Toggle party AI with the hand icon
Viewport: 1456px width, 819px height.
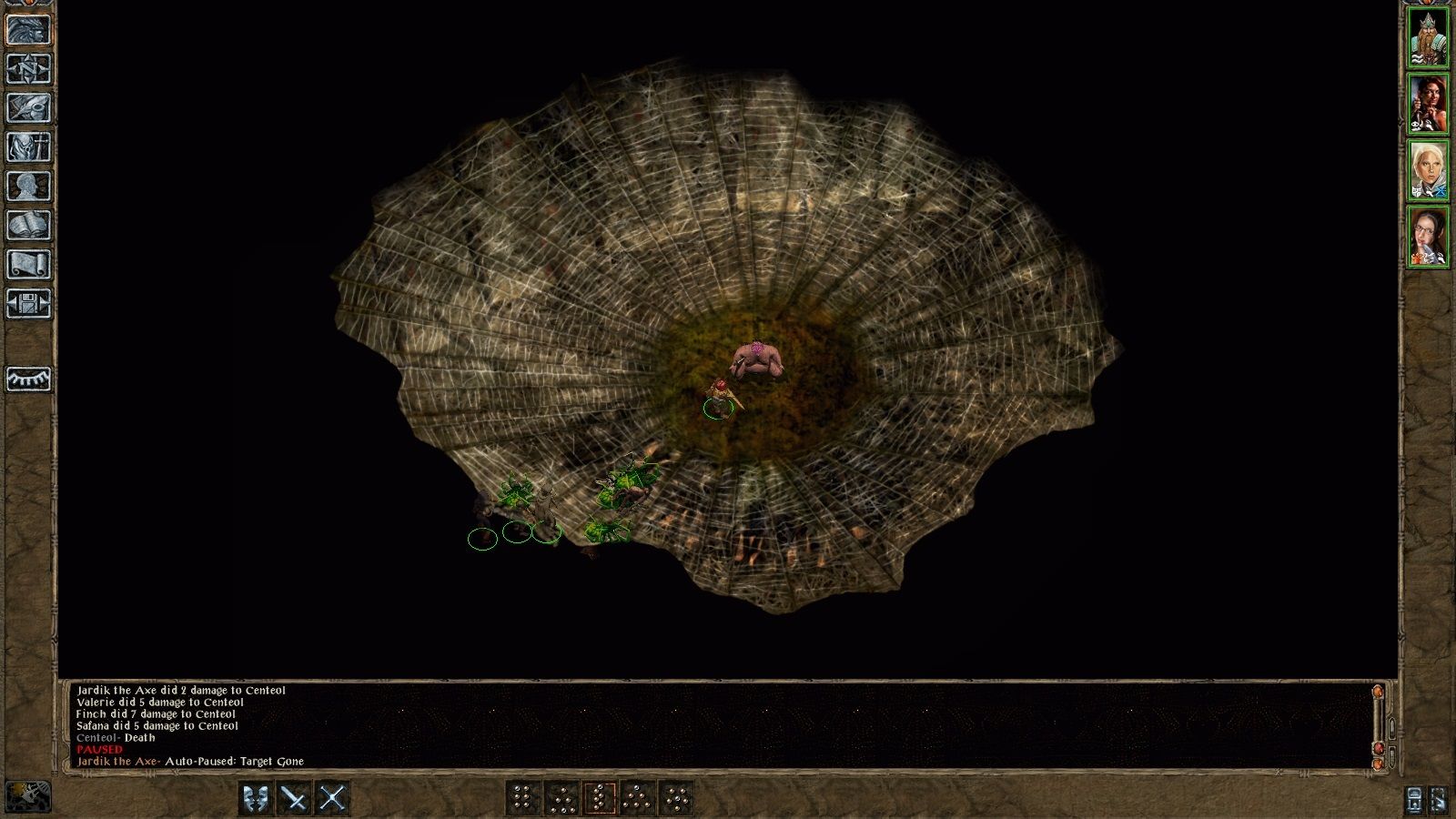tap(1439, 799)
